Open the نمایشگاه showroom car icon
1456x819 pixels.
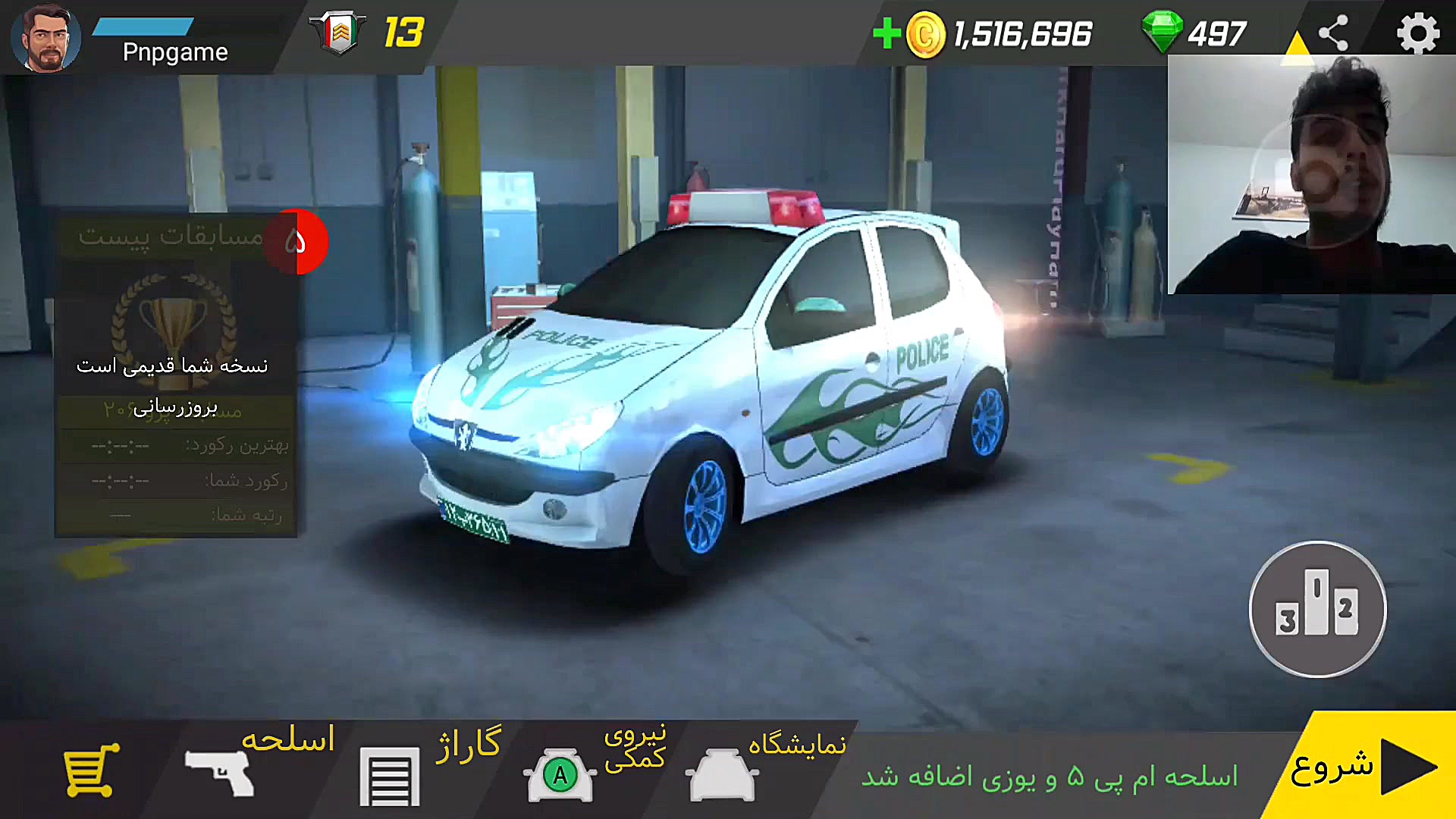[x=720, y=773]
